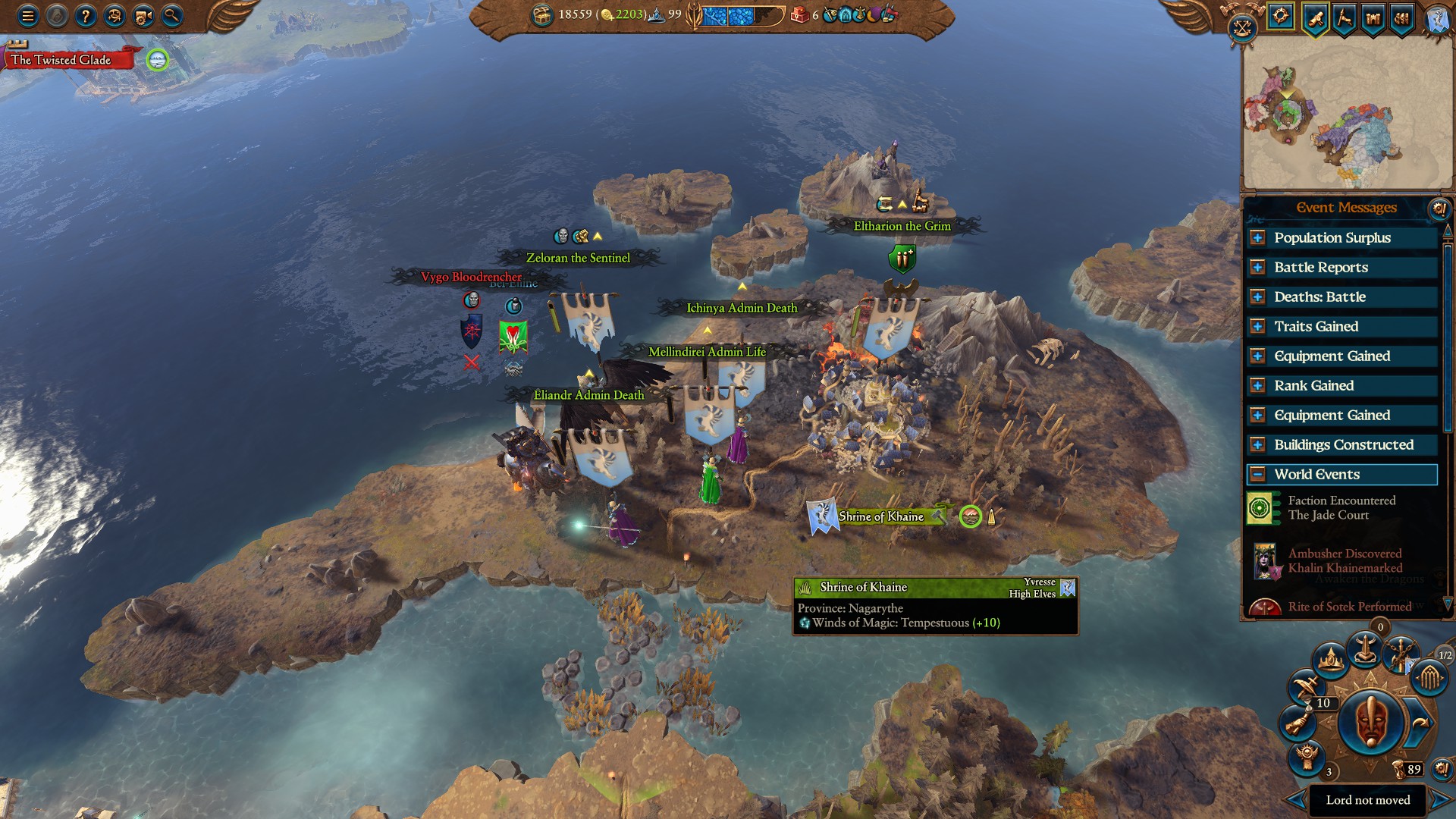
Task: Collapse the World Events category
Action: click(1257, 475)
